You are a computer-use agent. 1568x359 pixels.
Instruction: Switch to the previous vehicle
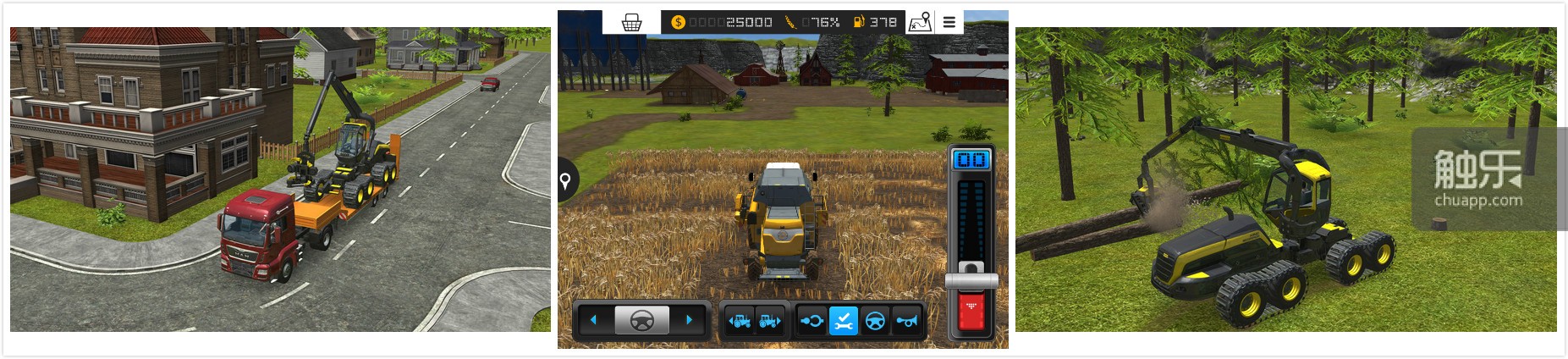click(739, 321)
